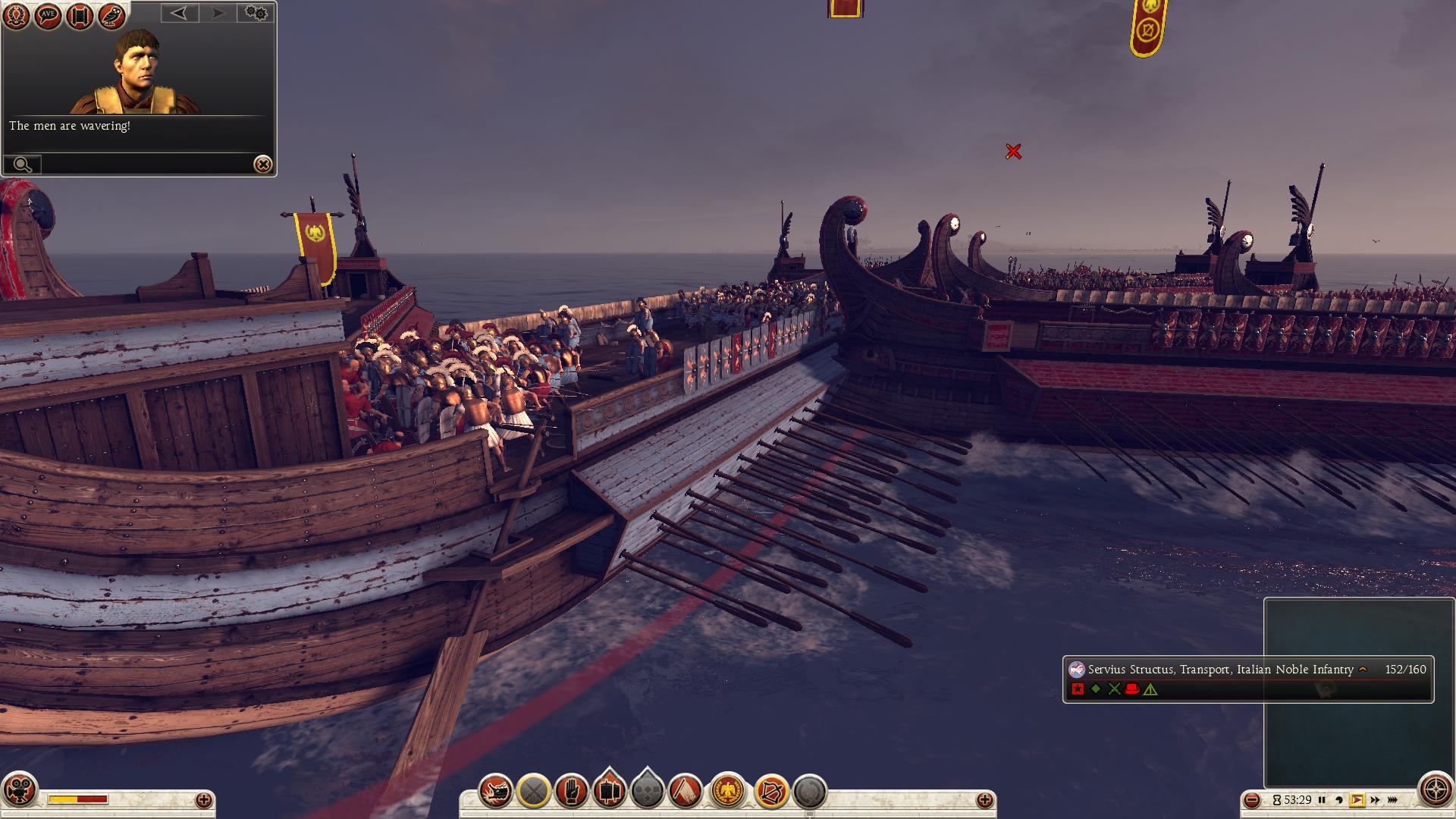The height and width of the screenshot is (819, 1456).
Task: Toggle the crossed swords melee mode
Action: pyautogui.click(x=534, y=792)
